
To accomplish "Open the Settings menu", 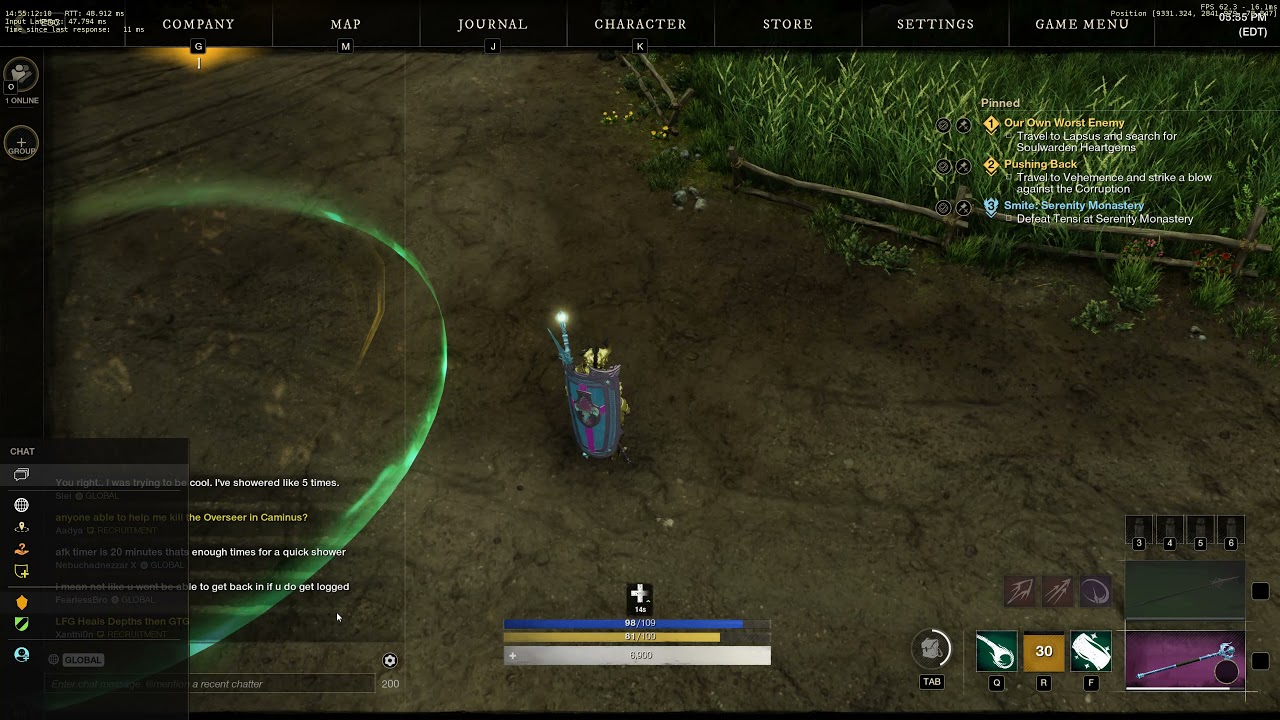I will pyautogui.click(x=935, y=24).
